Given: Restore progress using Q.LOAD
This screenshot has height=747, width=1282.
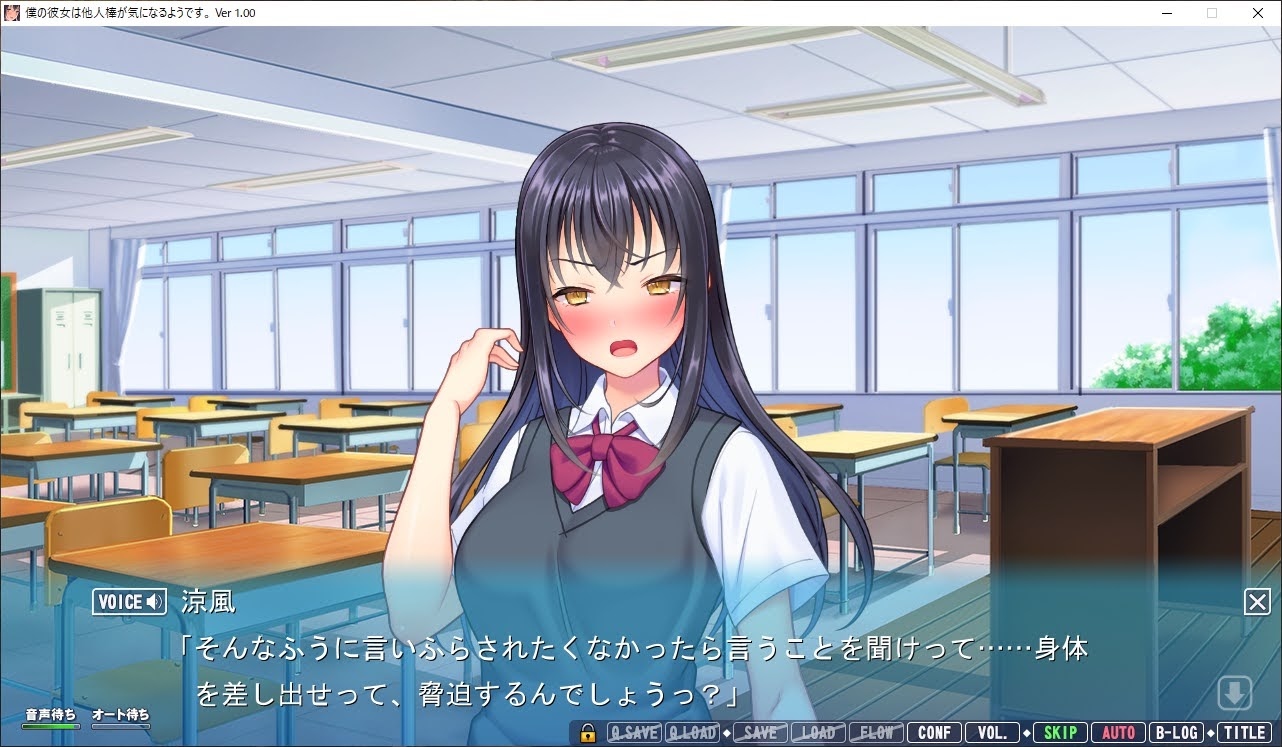Looking at the screenshot, I should [x=692, y=732].
